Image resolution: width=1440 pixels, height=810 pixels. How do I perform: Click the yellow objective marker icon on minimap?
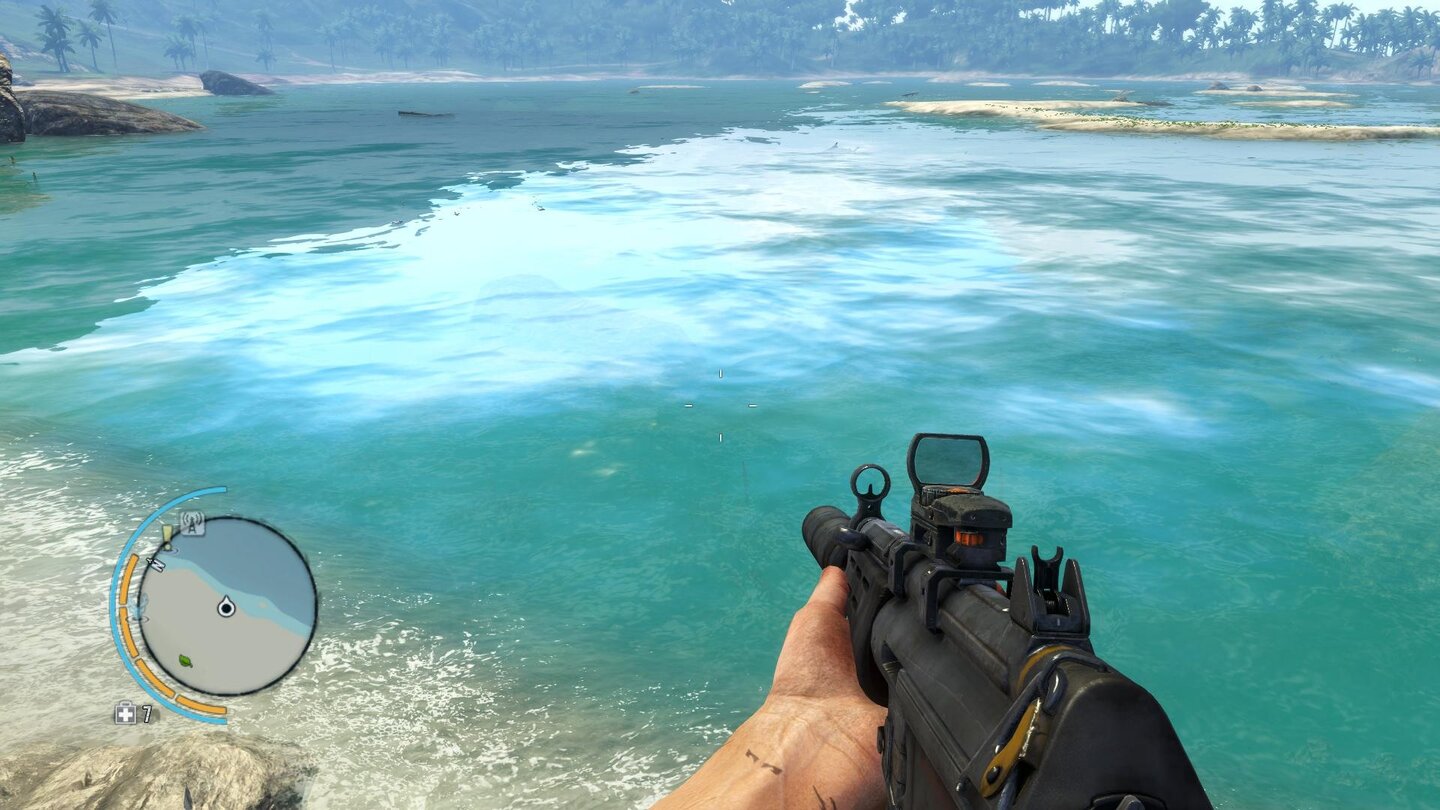(x=167, y=537)
